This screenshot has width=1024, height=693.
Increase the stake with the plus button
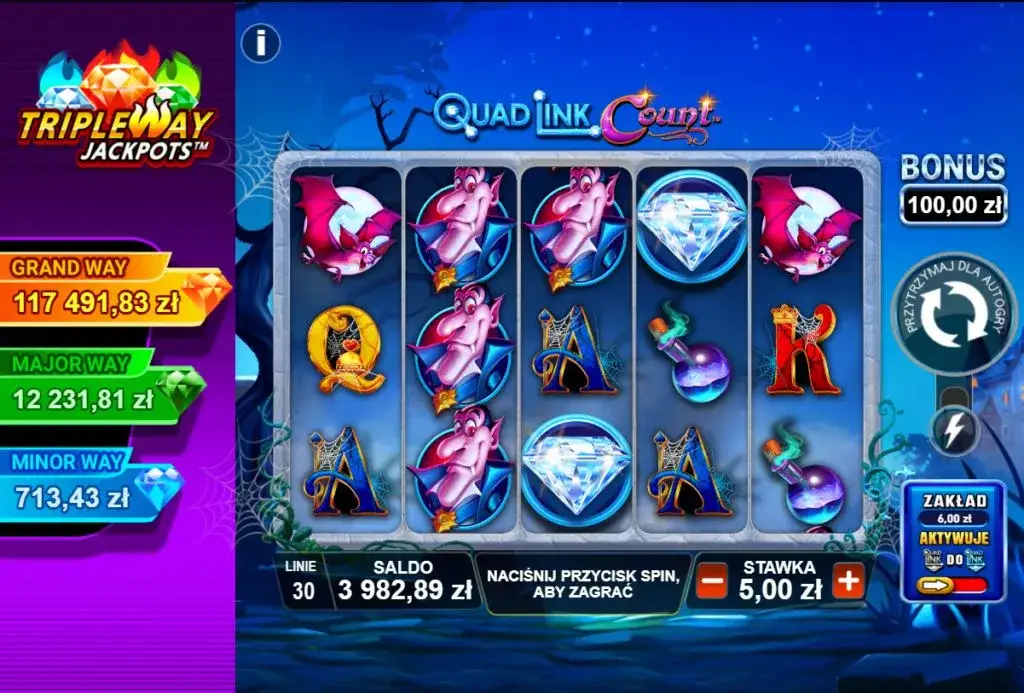(x=848, y=581)
